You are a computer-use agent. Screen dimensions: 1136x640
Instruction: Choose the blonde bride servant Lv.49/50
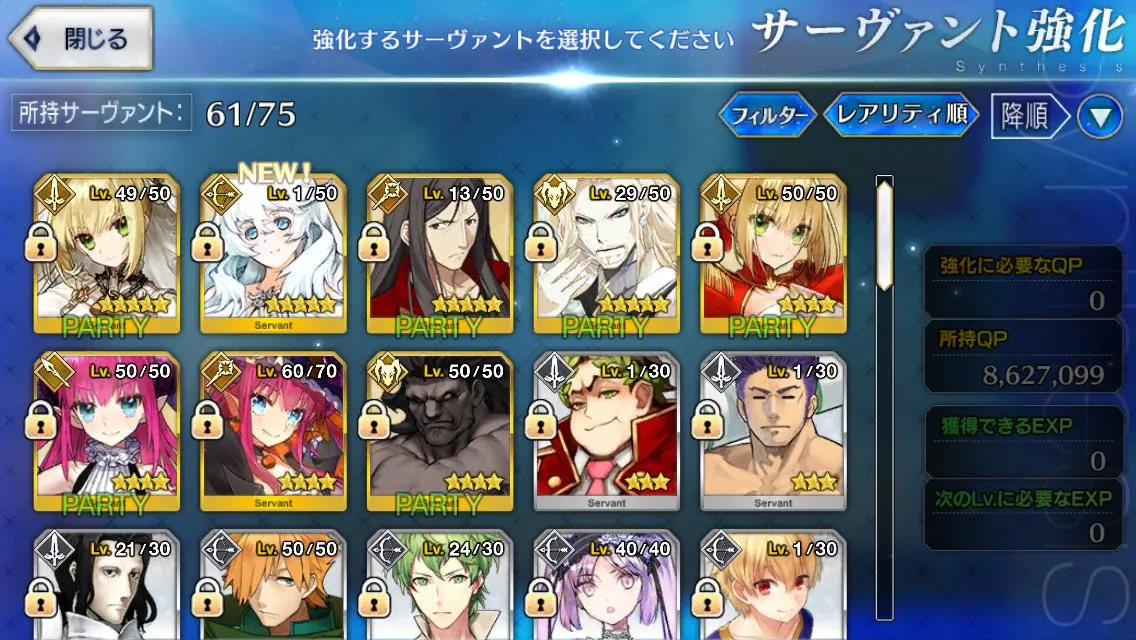pos(107,255)
